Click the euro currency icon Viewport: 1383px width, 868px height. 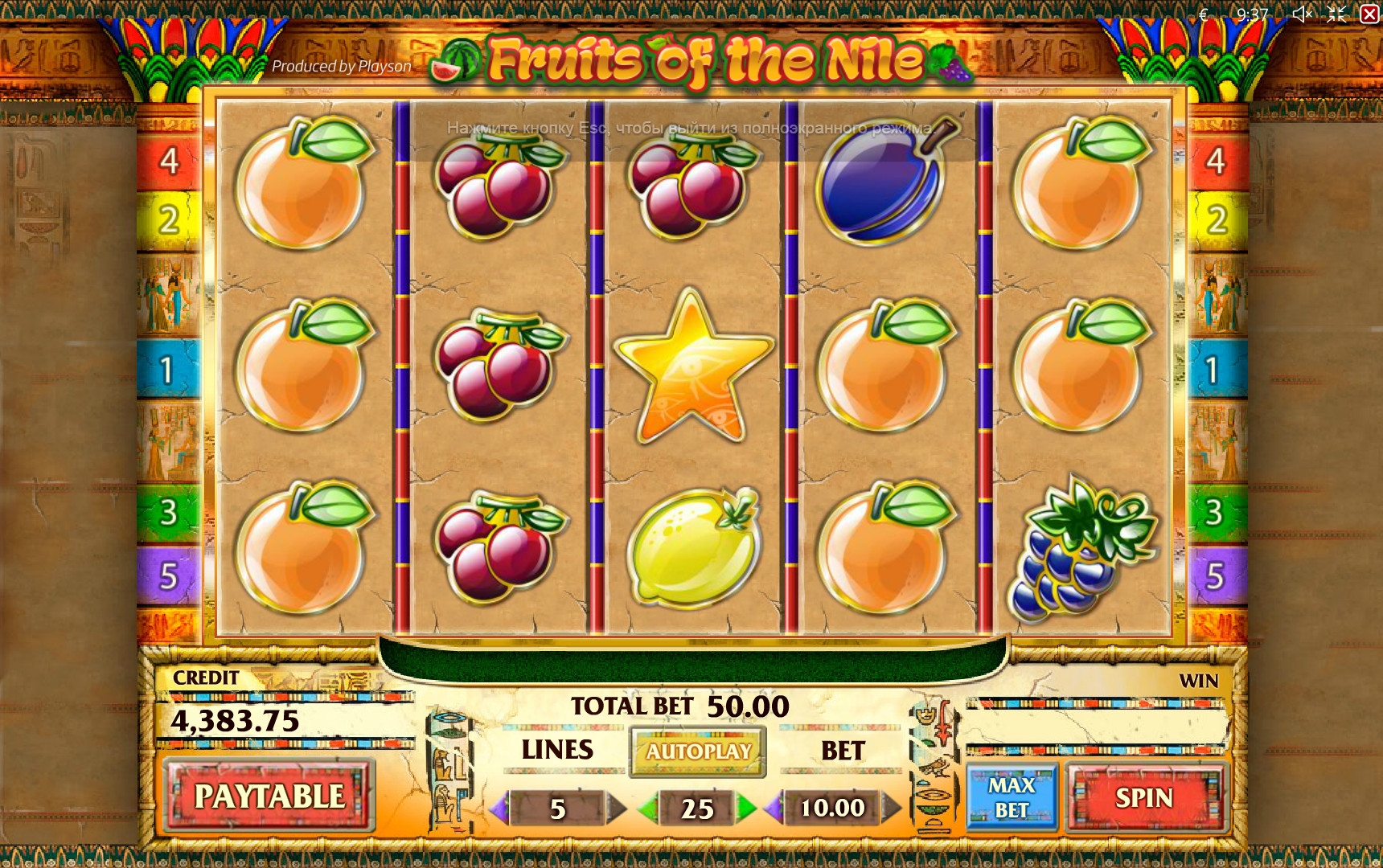pos(1204,14)
